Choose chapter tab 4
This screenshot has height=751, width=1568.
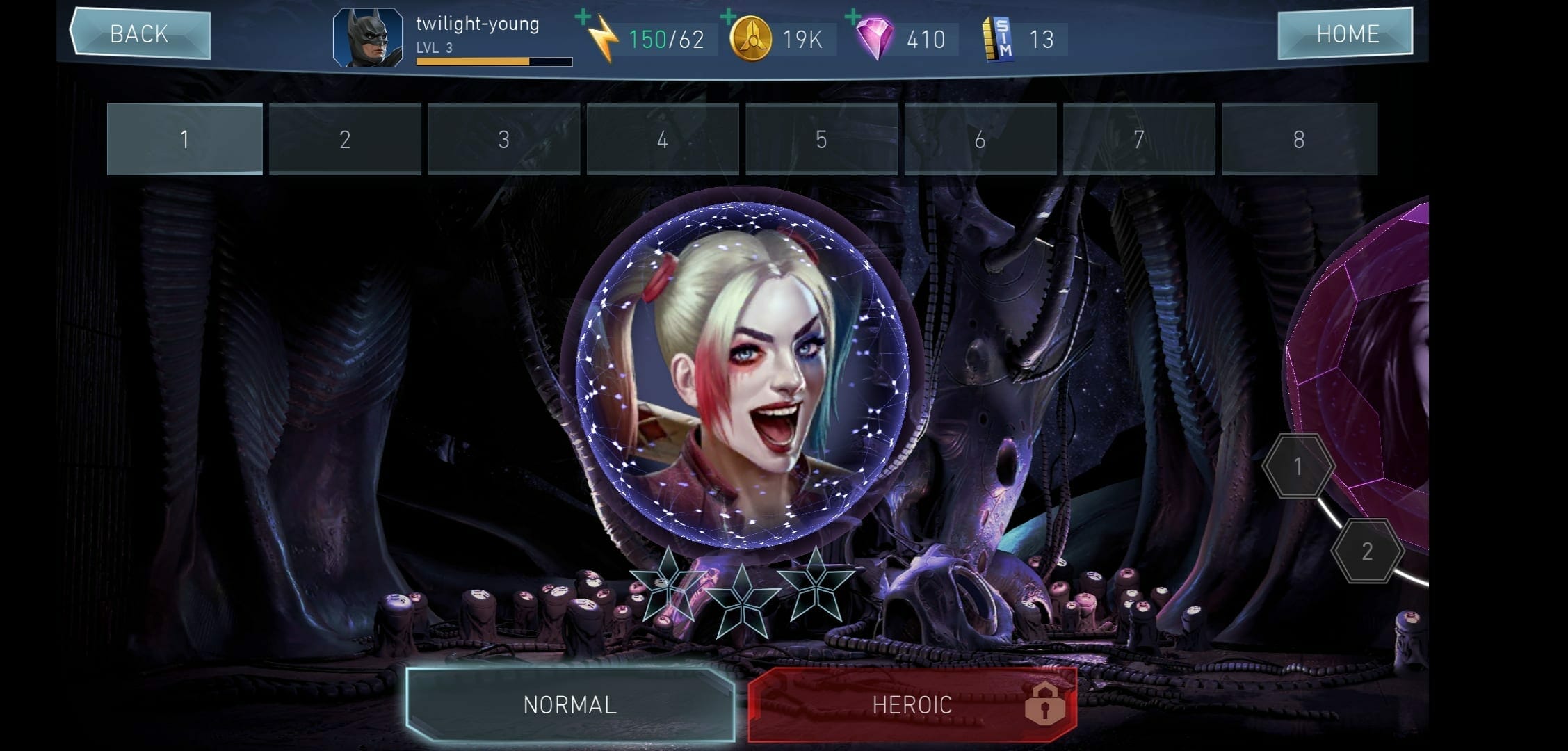click(x=662, y=139)
